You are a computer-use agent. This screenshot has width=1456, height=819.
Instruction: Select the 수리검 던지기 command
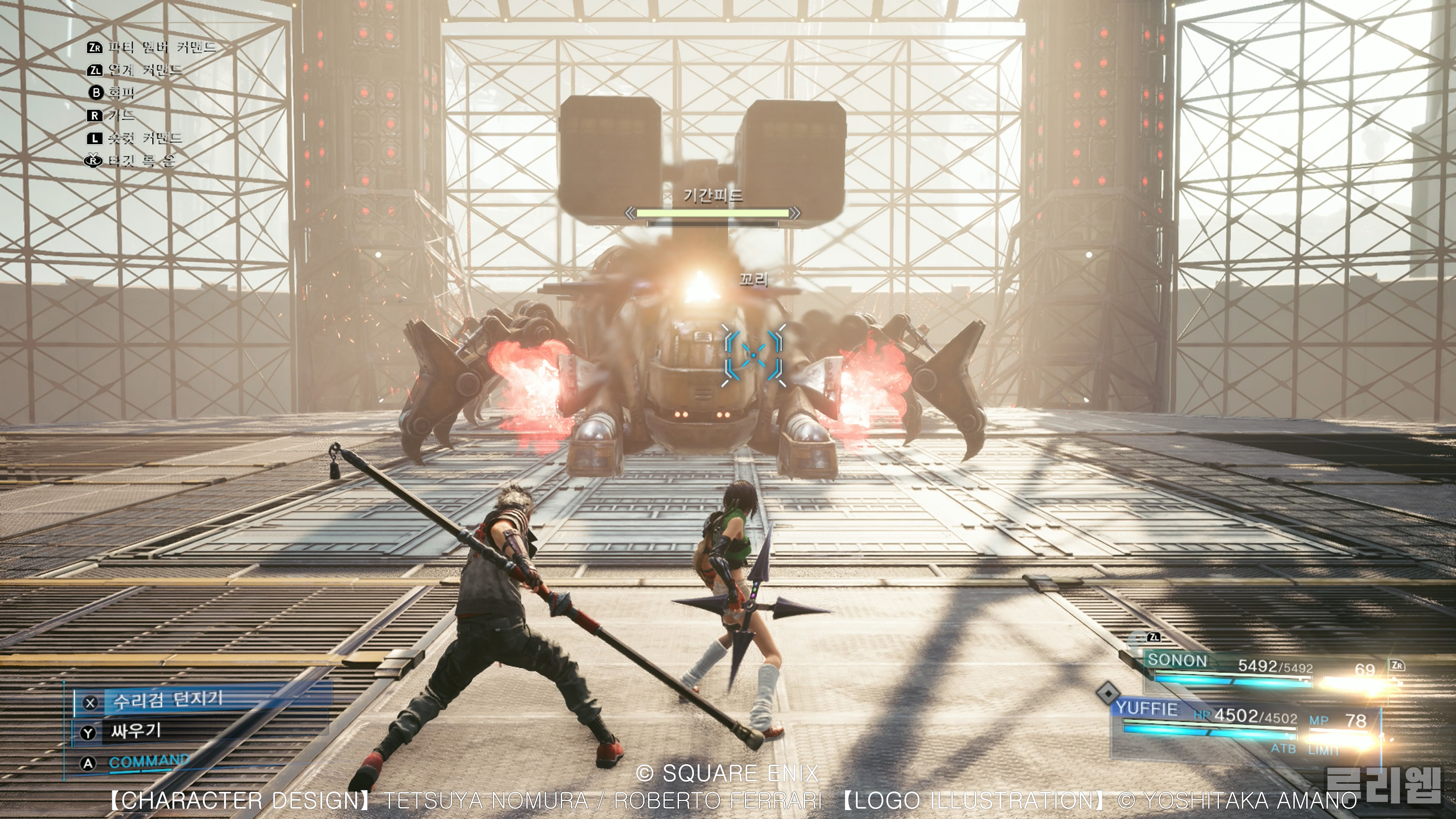168,701
